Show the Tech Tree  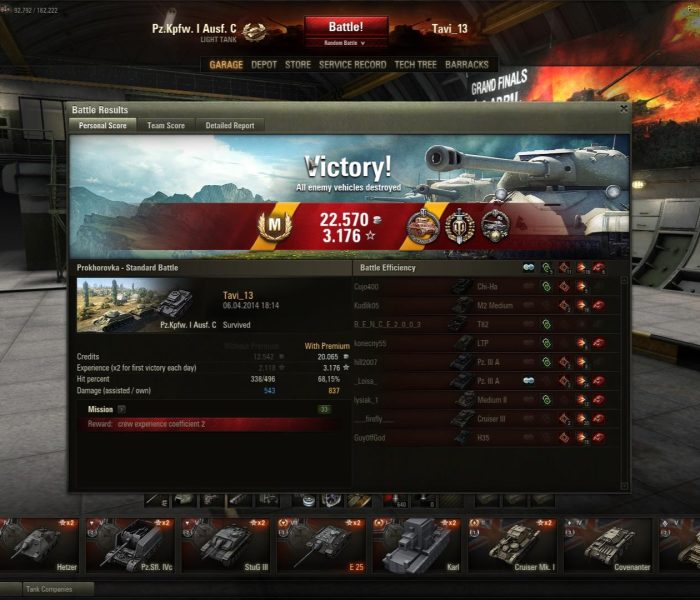pyautogui.click(x=415, y=65)
